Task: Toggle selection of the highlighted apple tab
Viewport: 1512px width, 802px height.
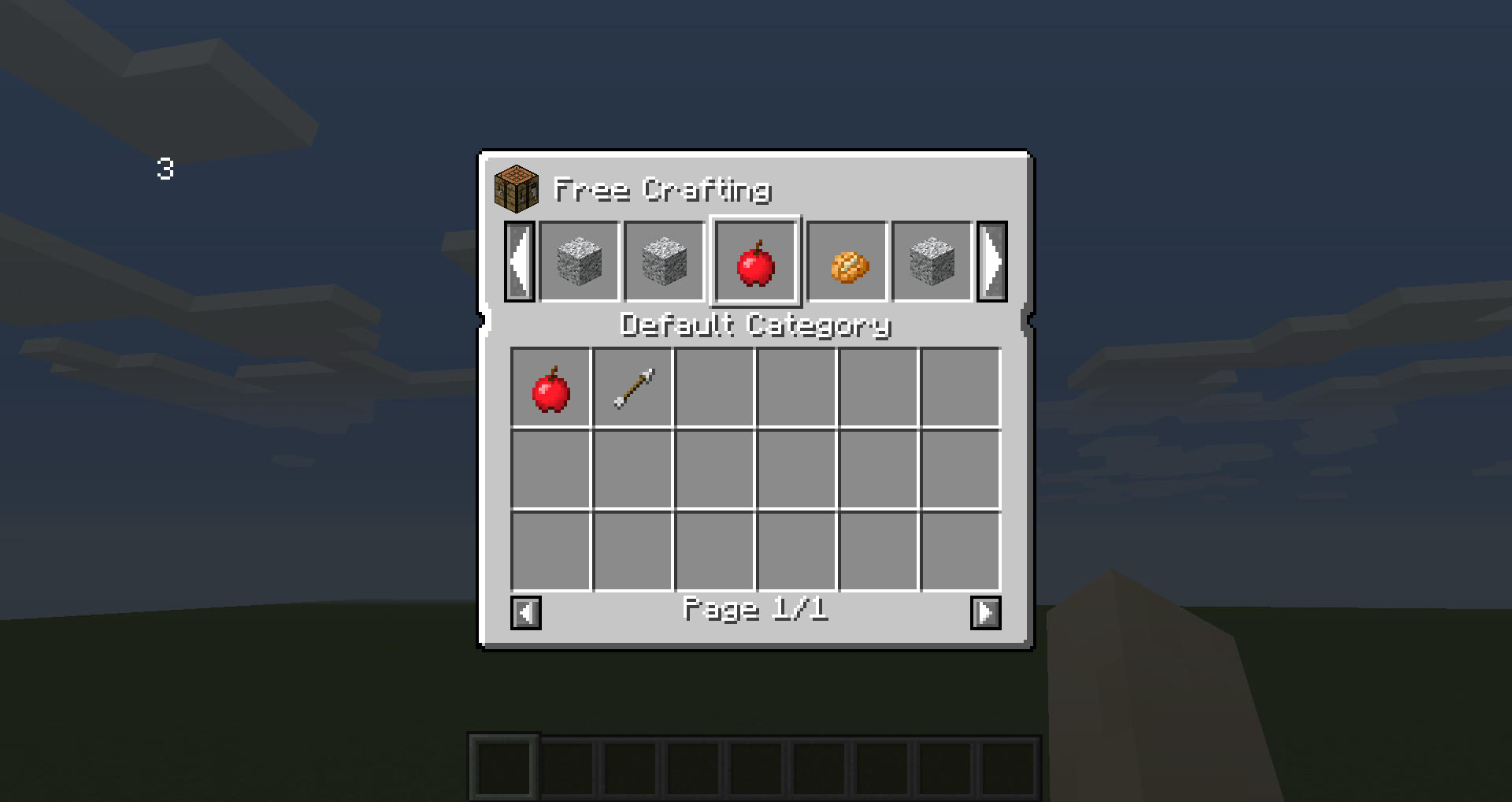Action: coord(757,263)
